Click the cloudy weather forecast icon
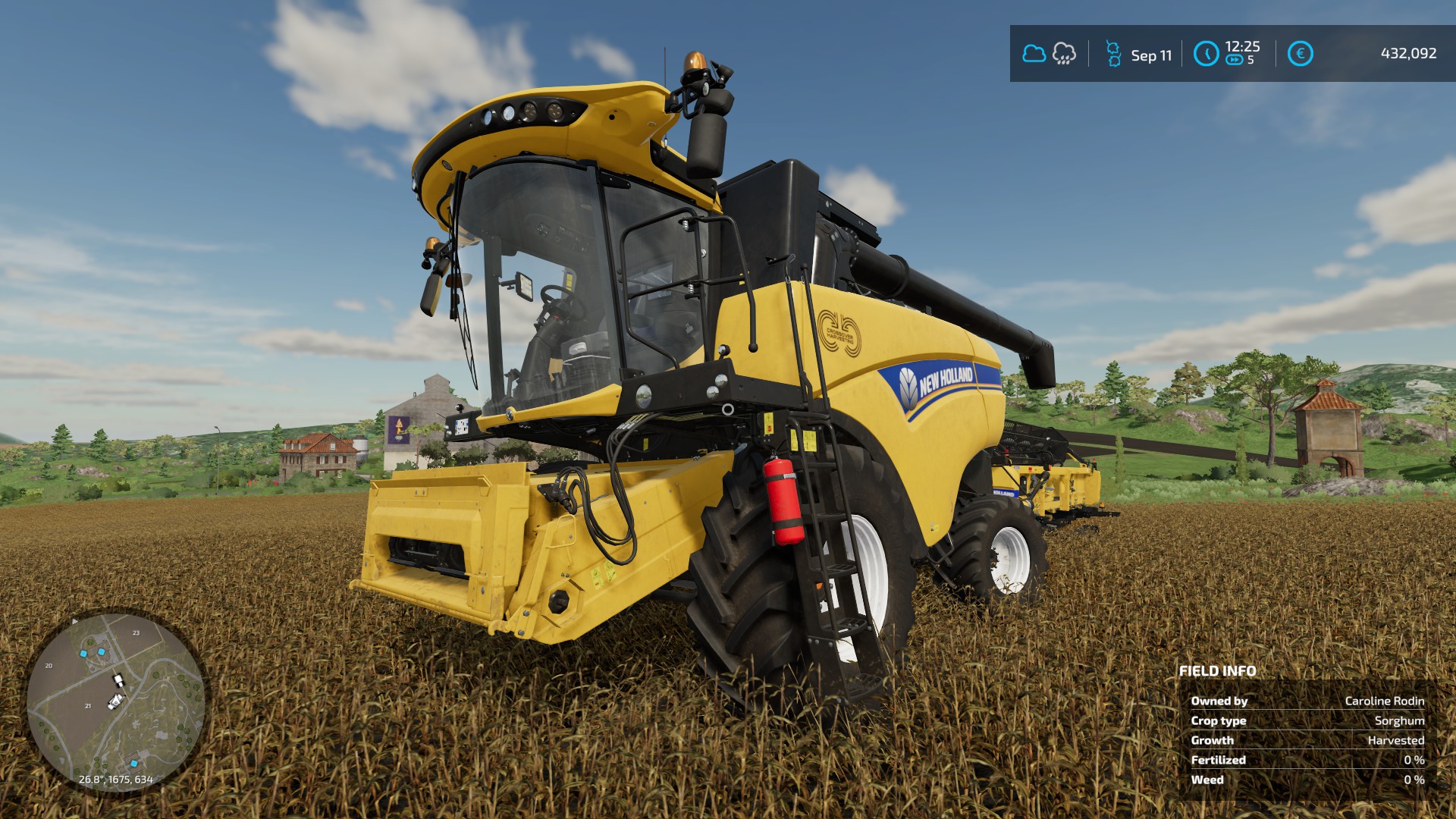The image size is (1456, 819). point(1034,54)
